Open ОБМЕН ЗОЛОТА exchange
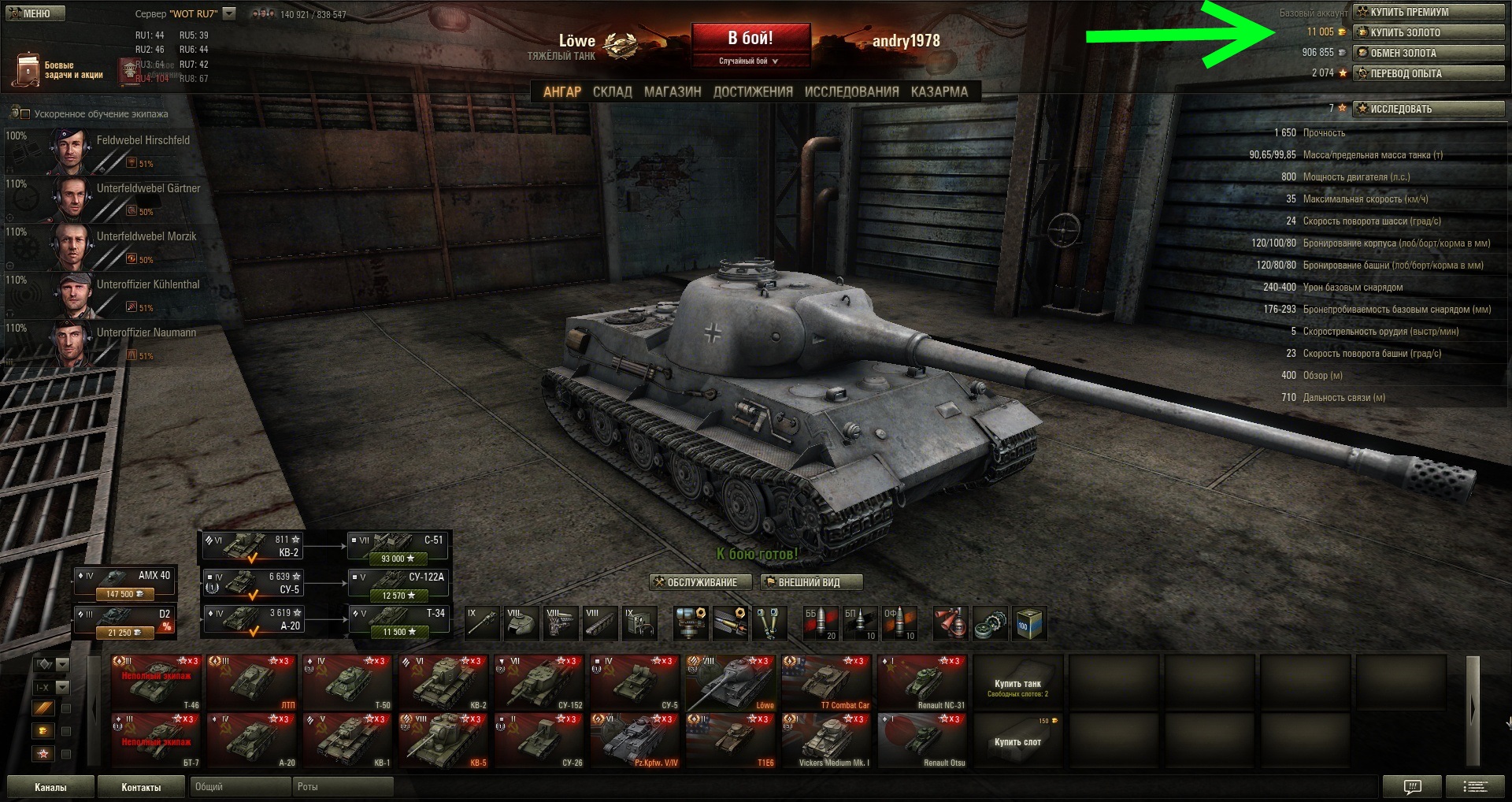Image resolution: width=1512 pixels, height=802 pixels. [x=1428, y=53]
